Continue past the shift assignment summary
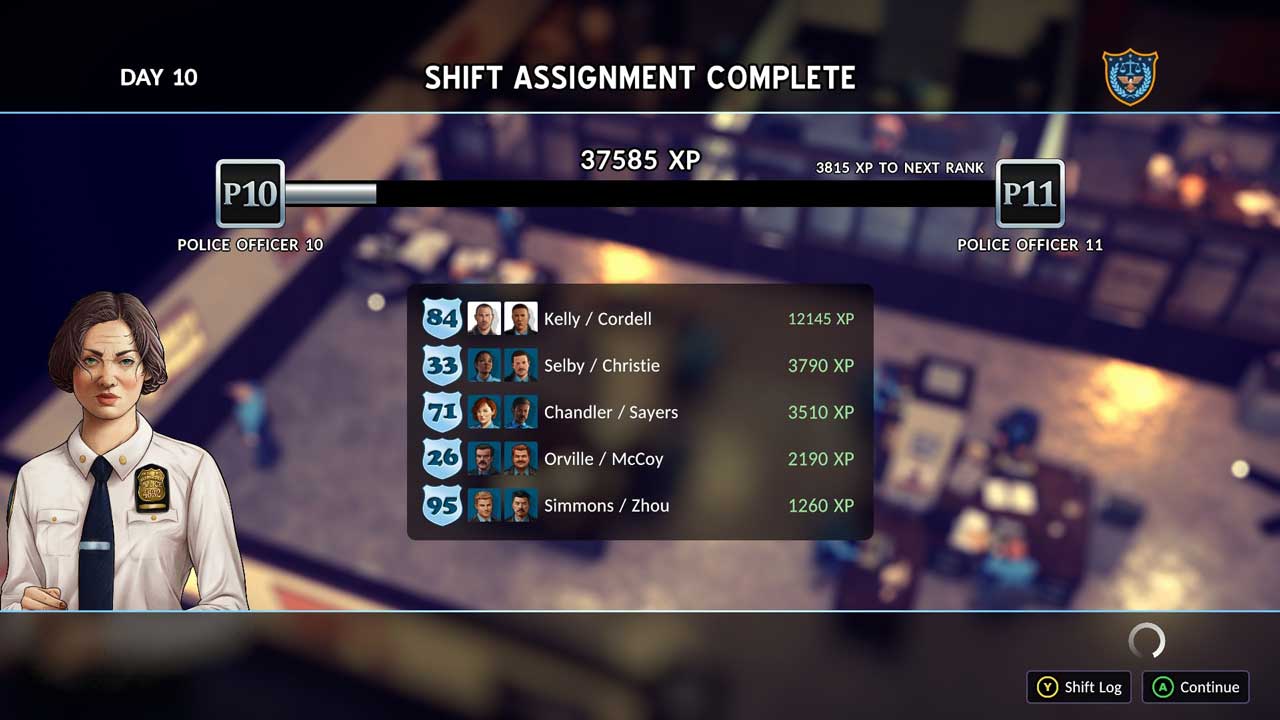Image resolution: width=1280 pixels, height=720 pixels. click(x=1196, y=687)
